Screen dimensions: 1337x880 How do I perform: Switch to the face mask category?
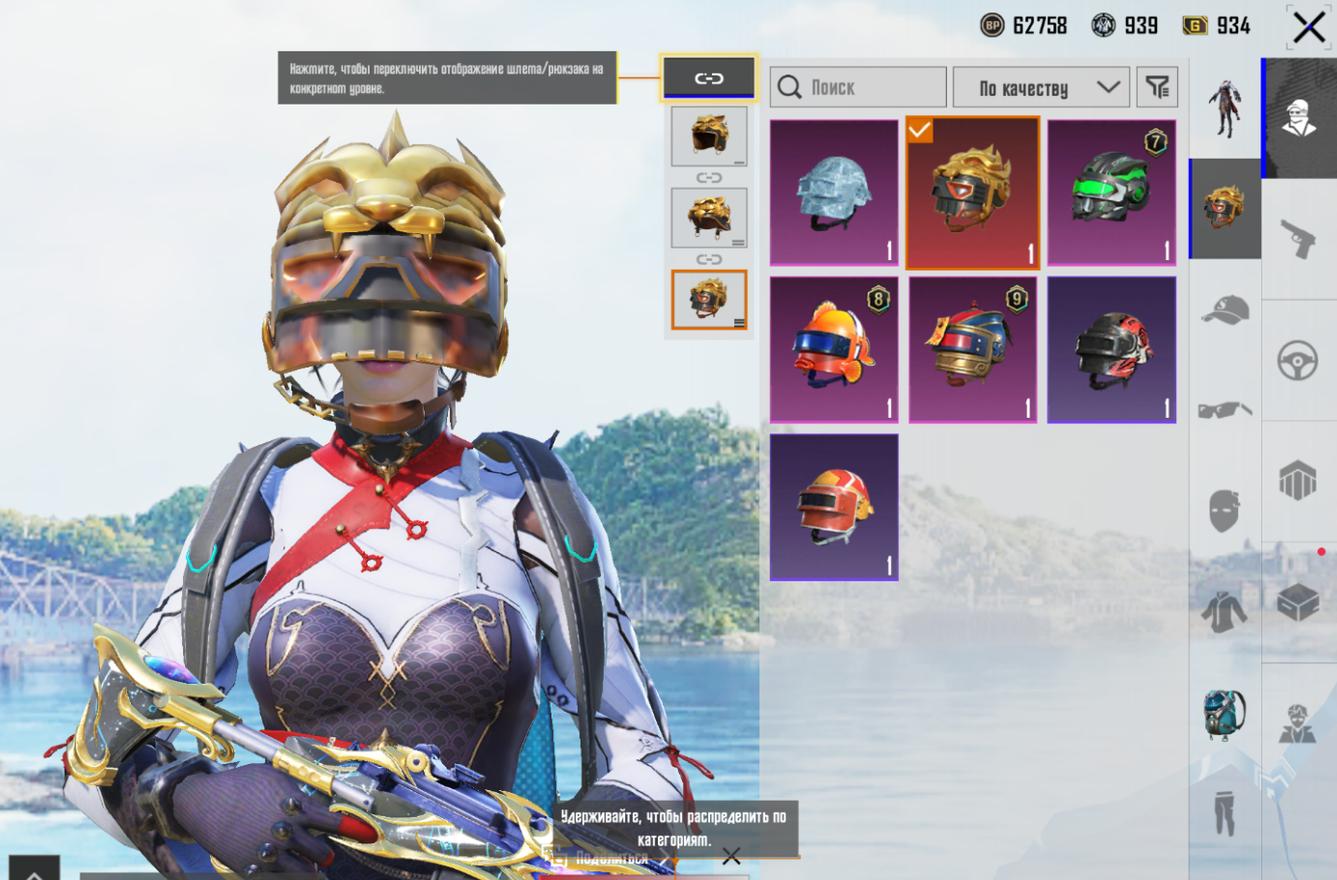1224,511
